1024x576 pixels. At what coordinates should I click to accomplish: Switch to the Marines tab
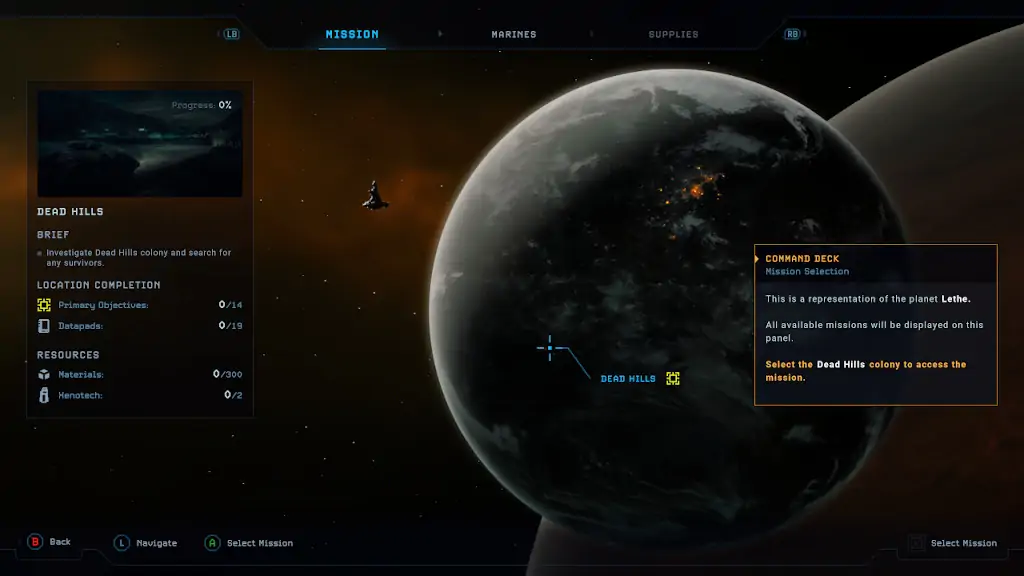point(513,34)
